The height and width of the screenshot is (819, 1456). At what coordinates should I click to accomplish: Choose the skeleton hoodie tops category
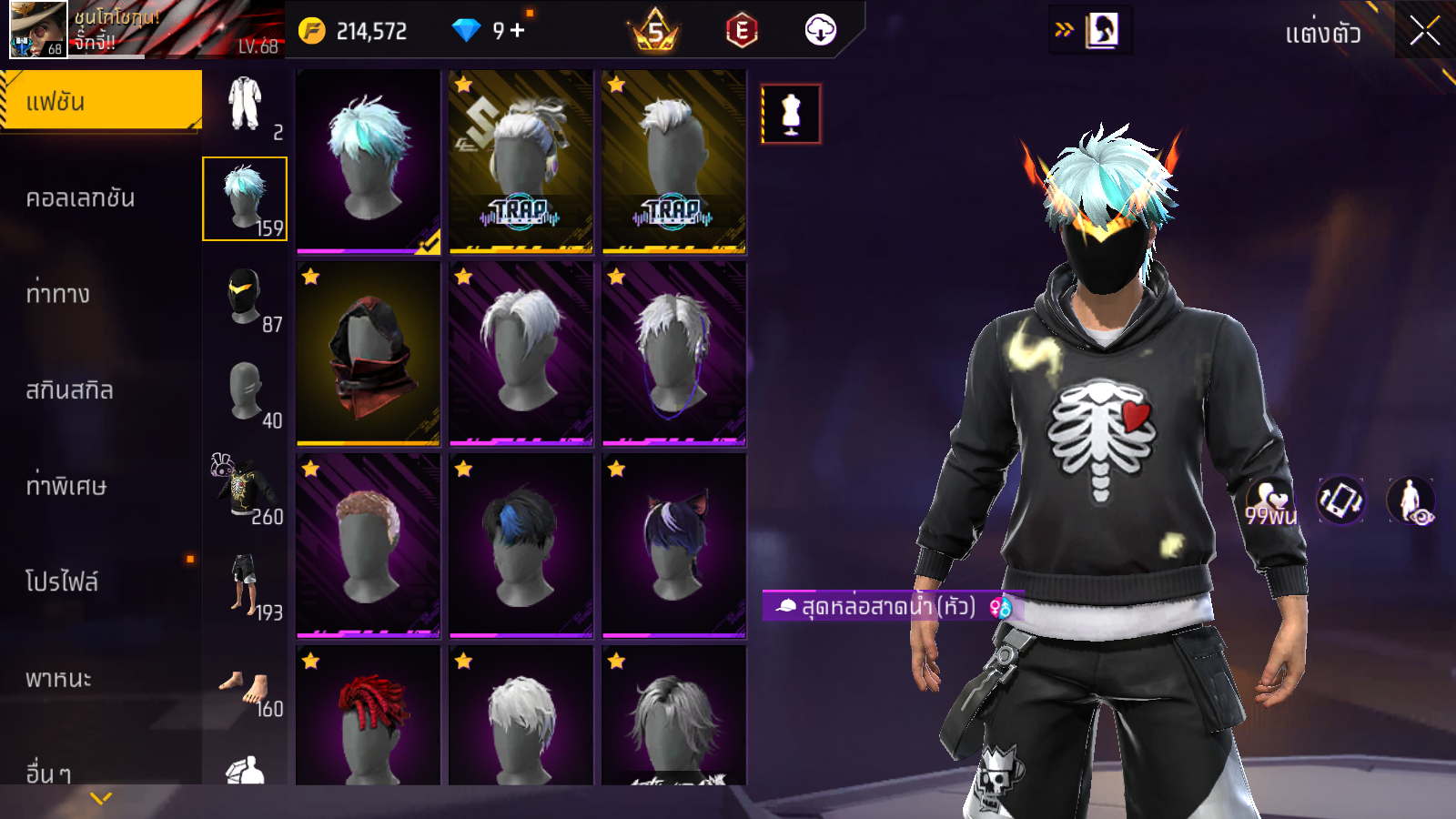coord(245,488)
